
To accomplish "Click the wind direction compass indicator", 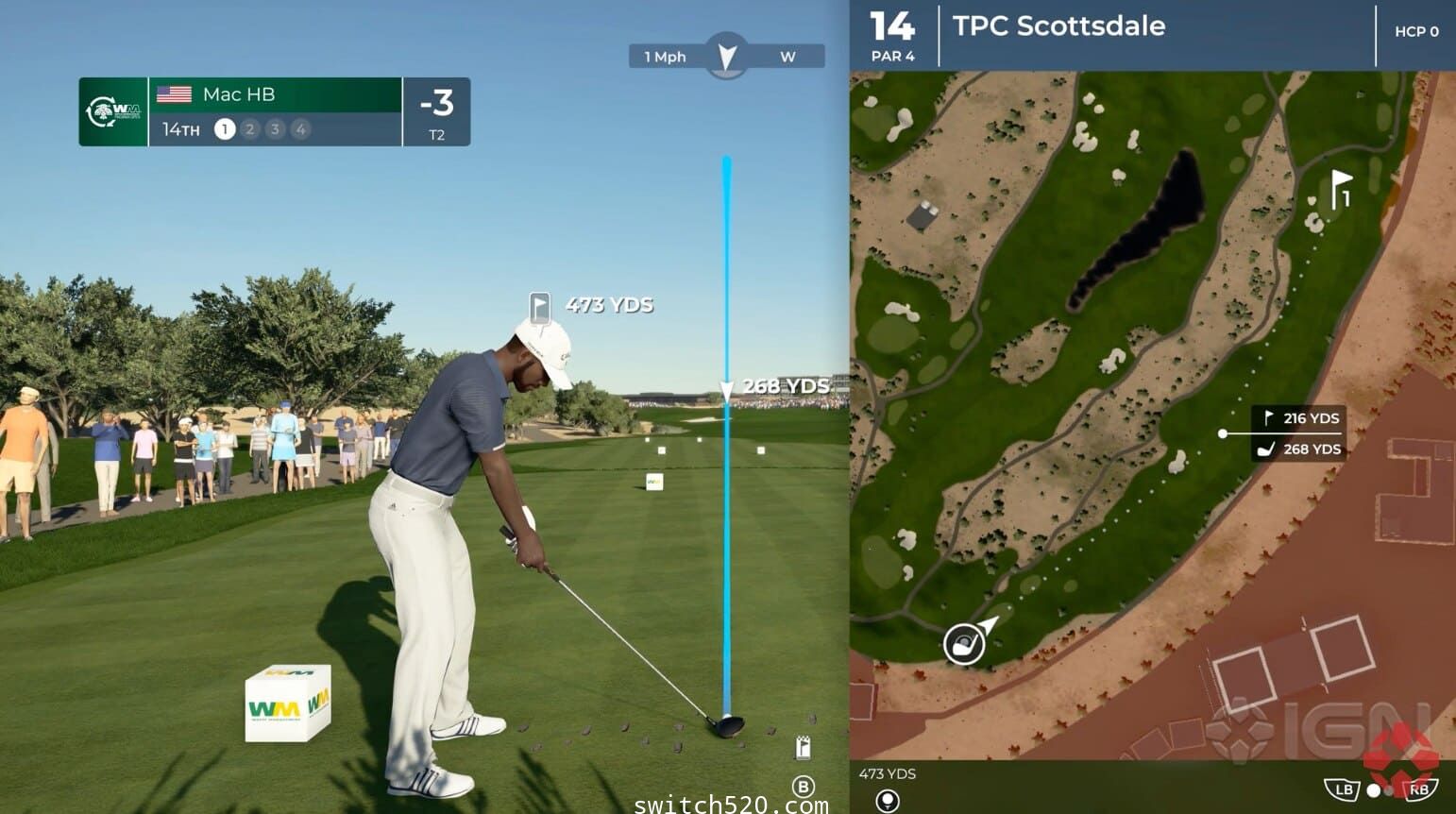I will tap(726, 56).
